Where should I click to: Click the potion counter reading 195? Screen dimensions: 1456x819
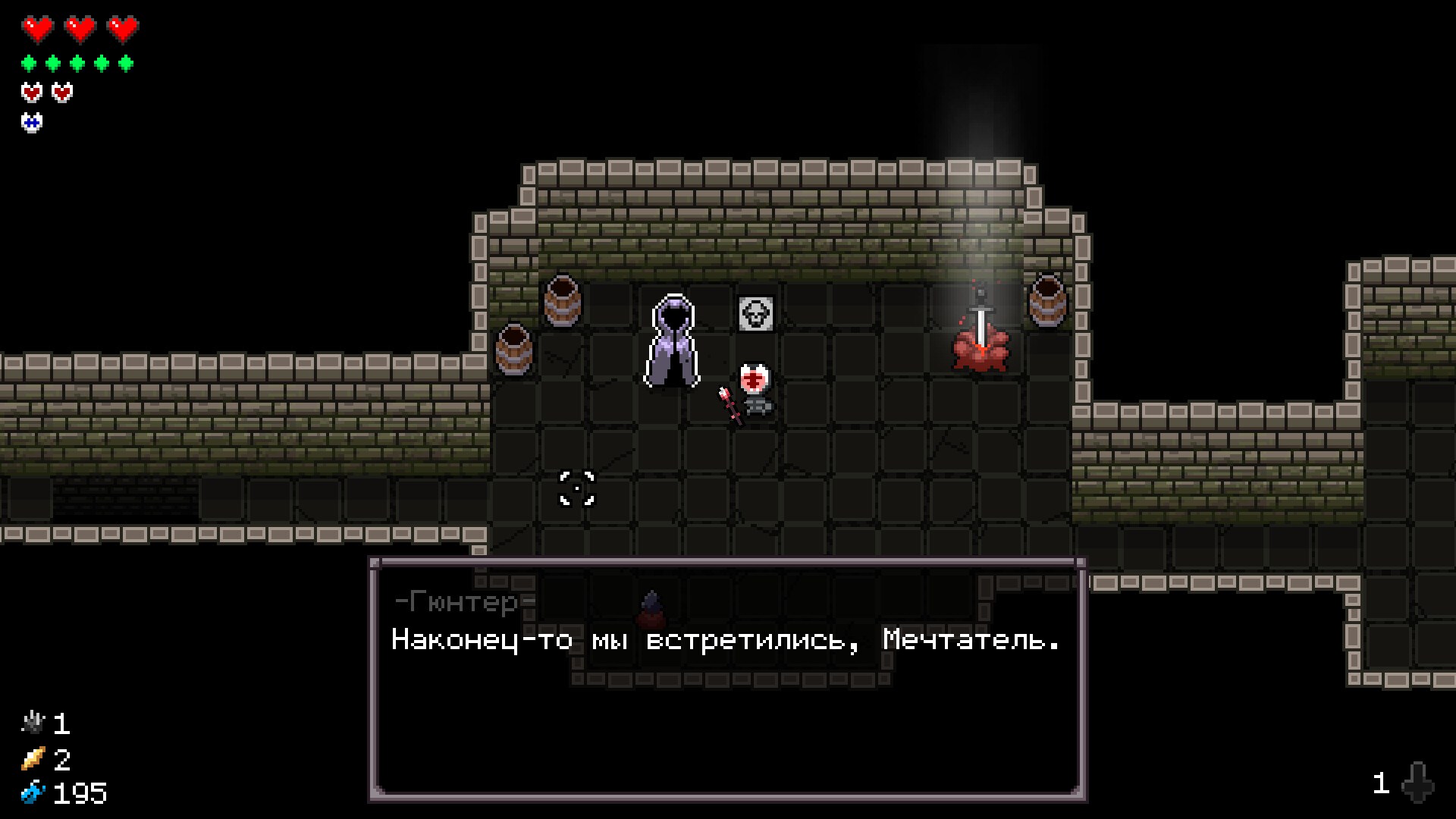(80, 793)
